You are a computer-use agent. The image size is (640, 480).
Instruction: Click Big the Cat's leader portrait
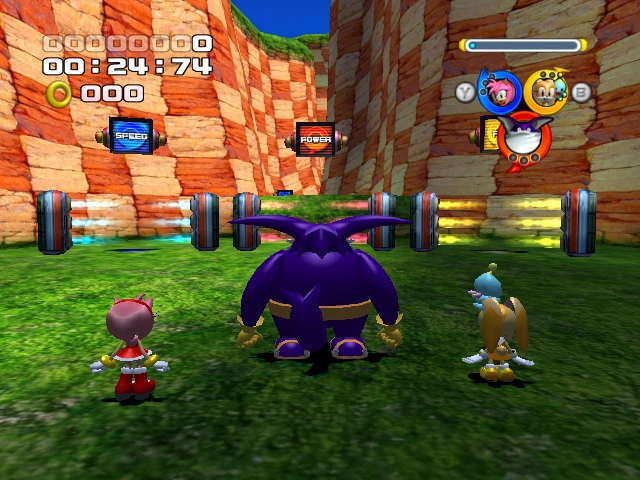pos(522,138)
